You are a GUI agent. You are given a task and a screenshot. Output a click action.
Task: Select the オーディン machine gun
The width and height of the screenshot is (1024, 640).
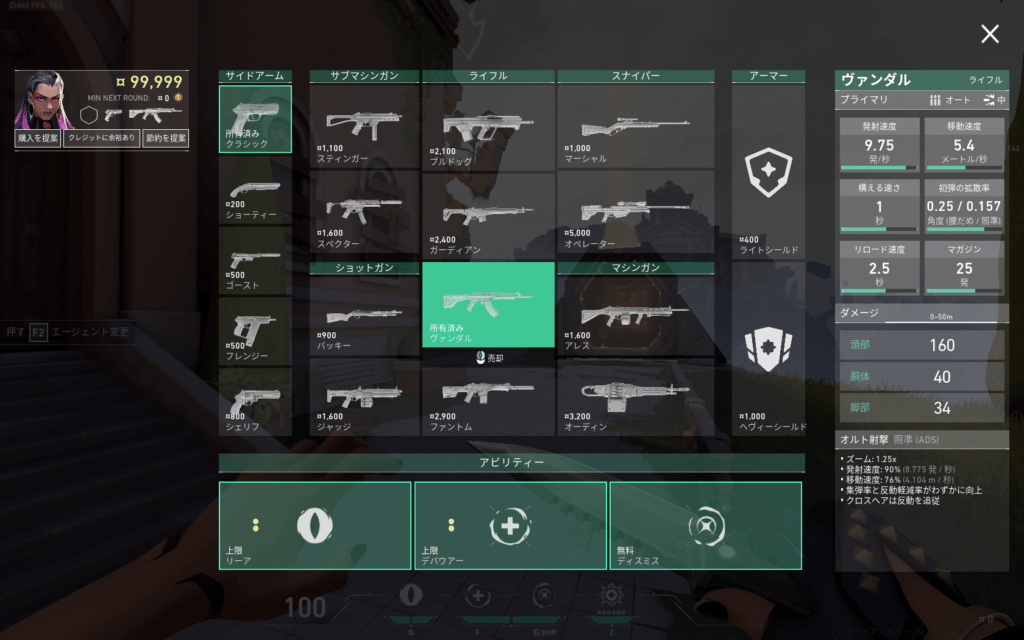[x=635, y=397]
